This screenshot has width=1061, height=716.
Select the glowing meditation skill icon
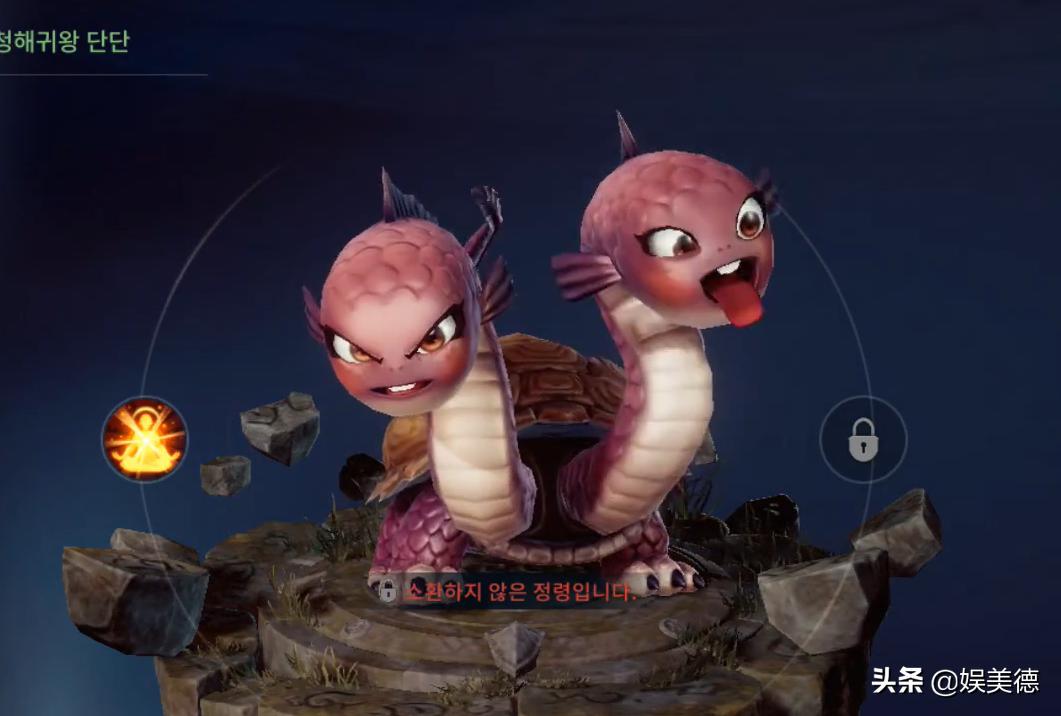tap(145, 439)
